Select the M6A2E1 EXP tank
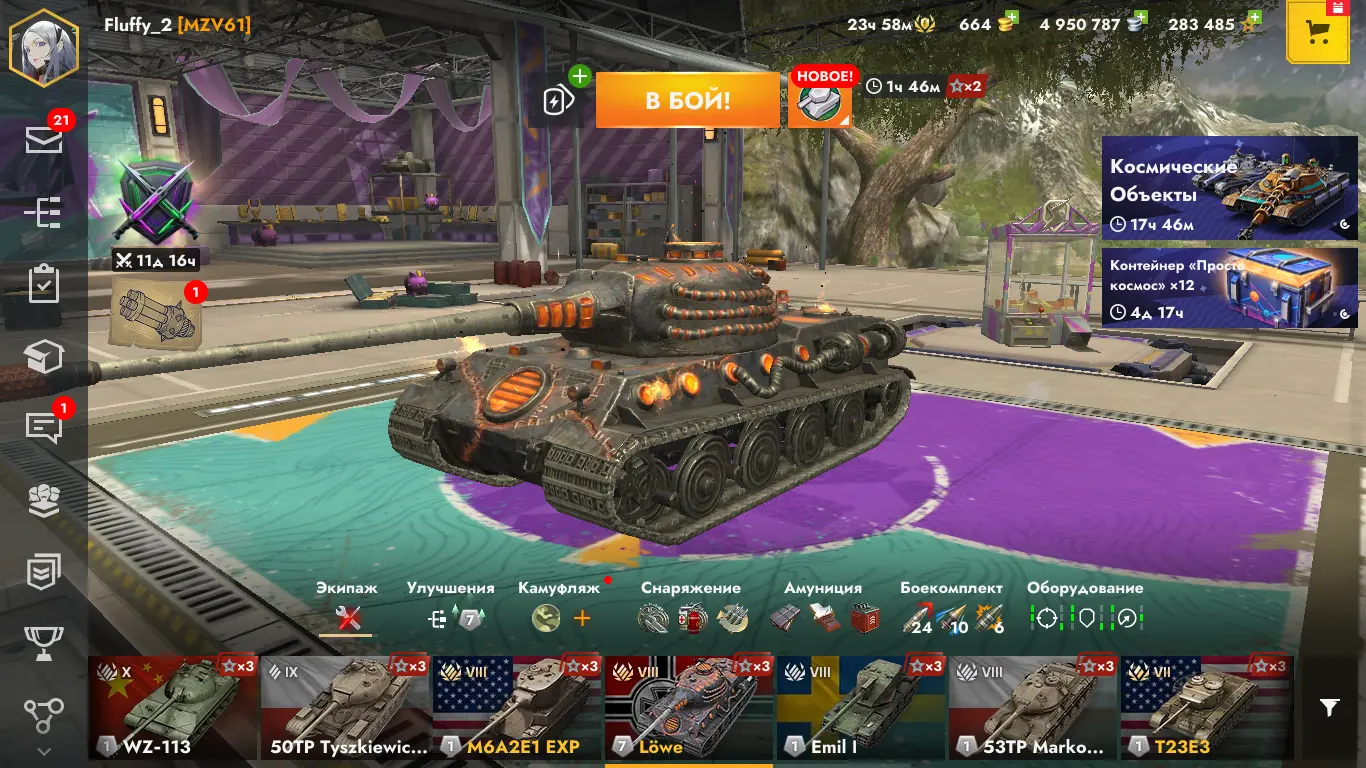This screenshot has height=768, width=1366. click(x=517, y=707)
